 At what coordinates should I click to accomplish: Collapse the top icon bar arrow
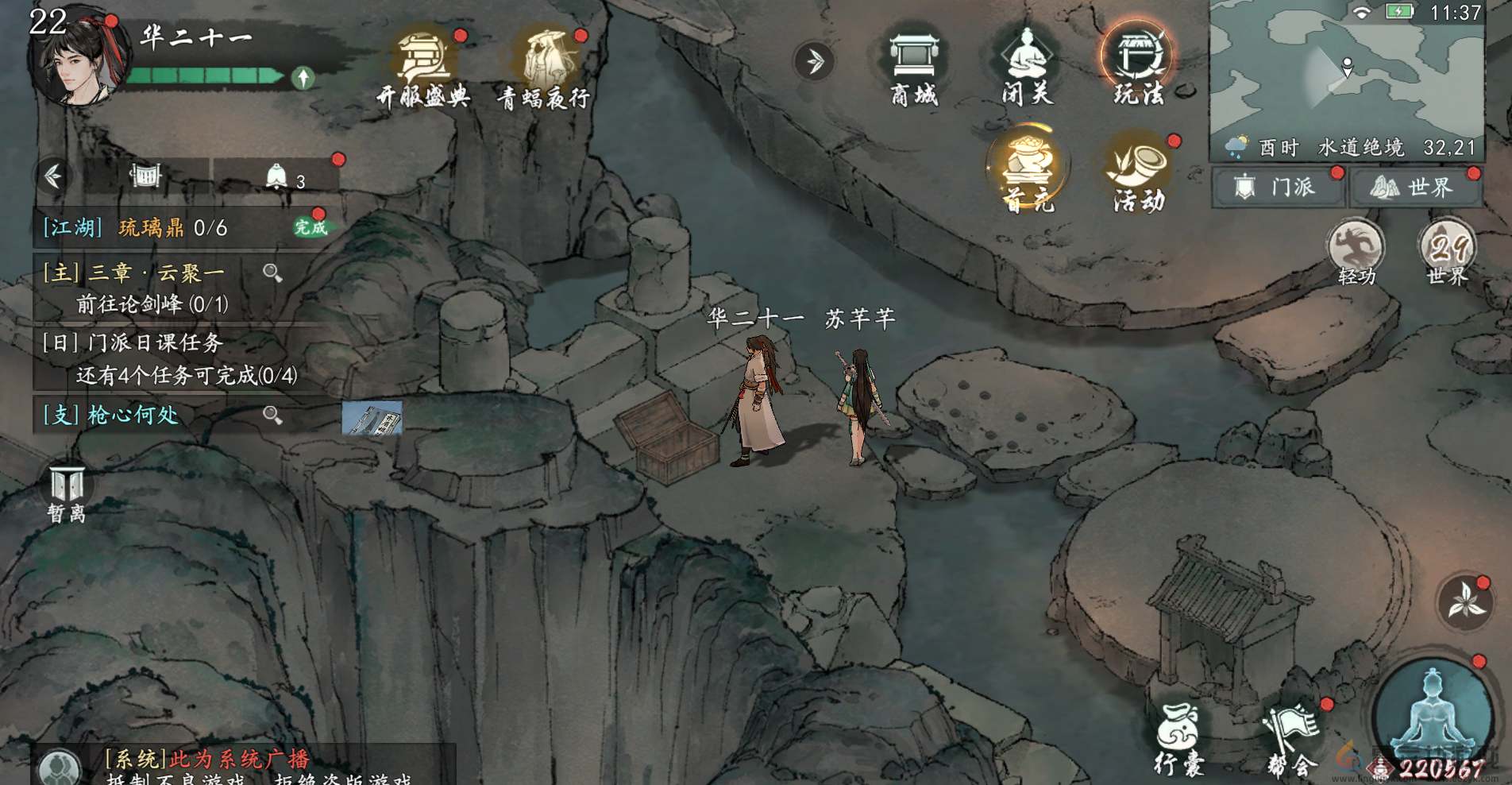click(814, 61)
